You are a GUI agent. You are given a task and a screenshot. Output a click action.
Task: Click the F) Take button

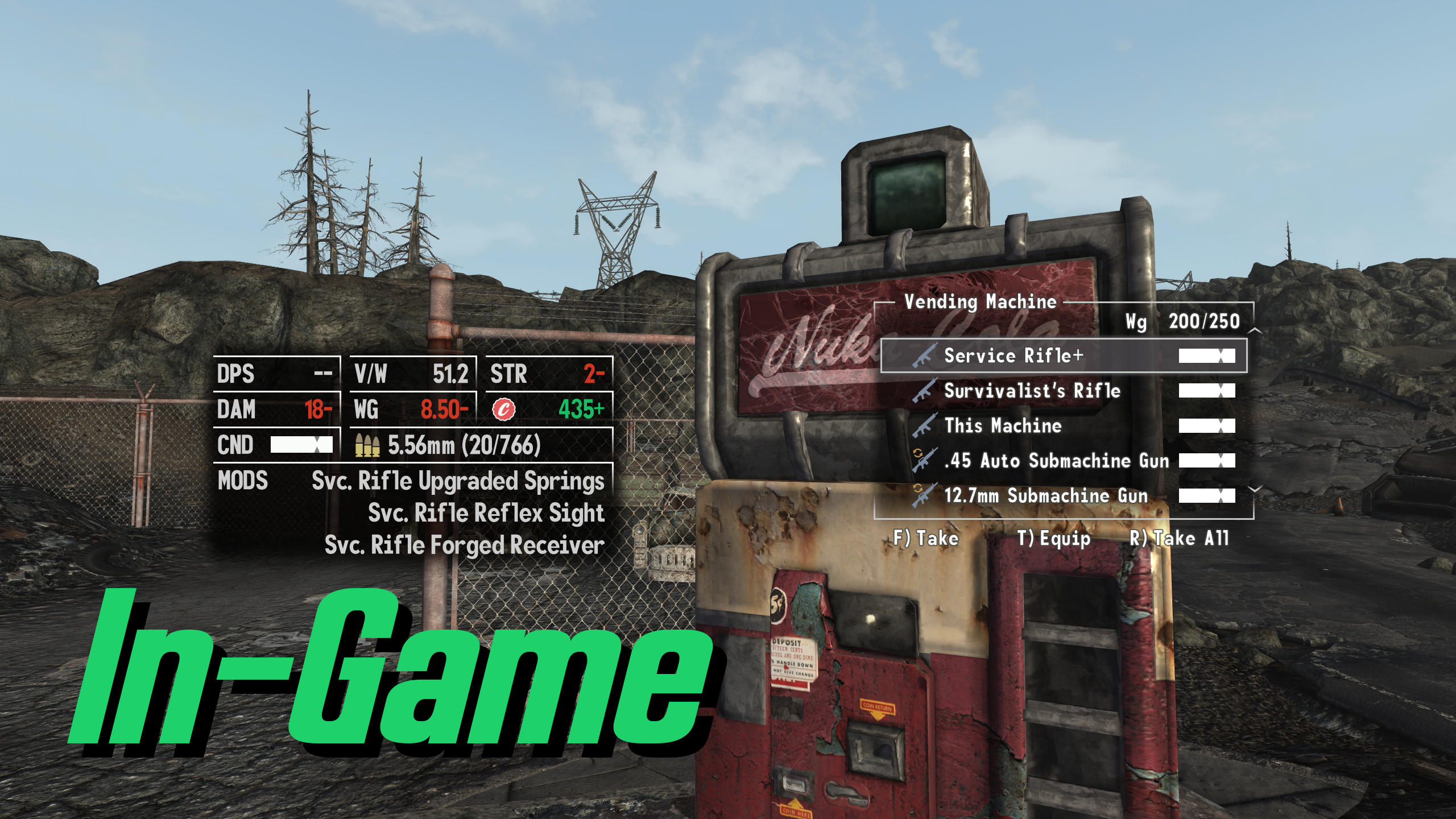point(928,537)
